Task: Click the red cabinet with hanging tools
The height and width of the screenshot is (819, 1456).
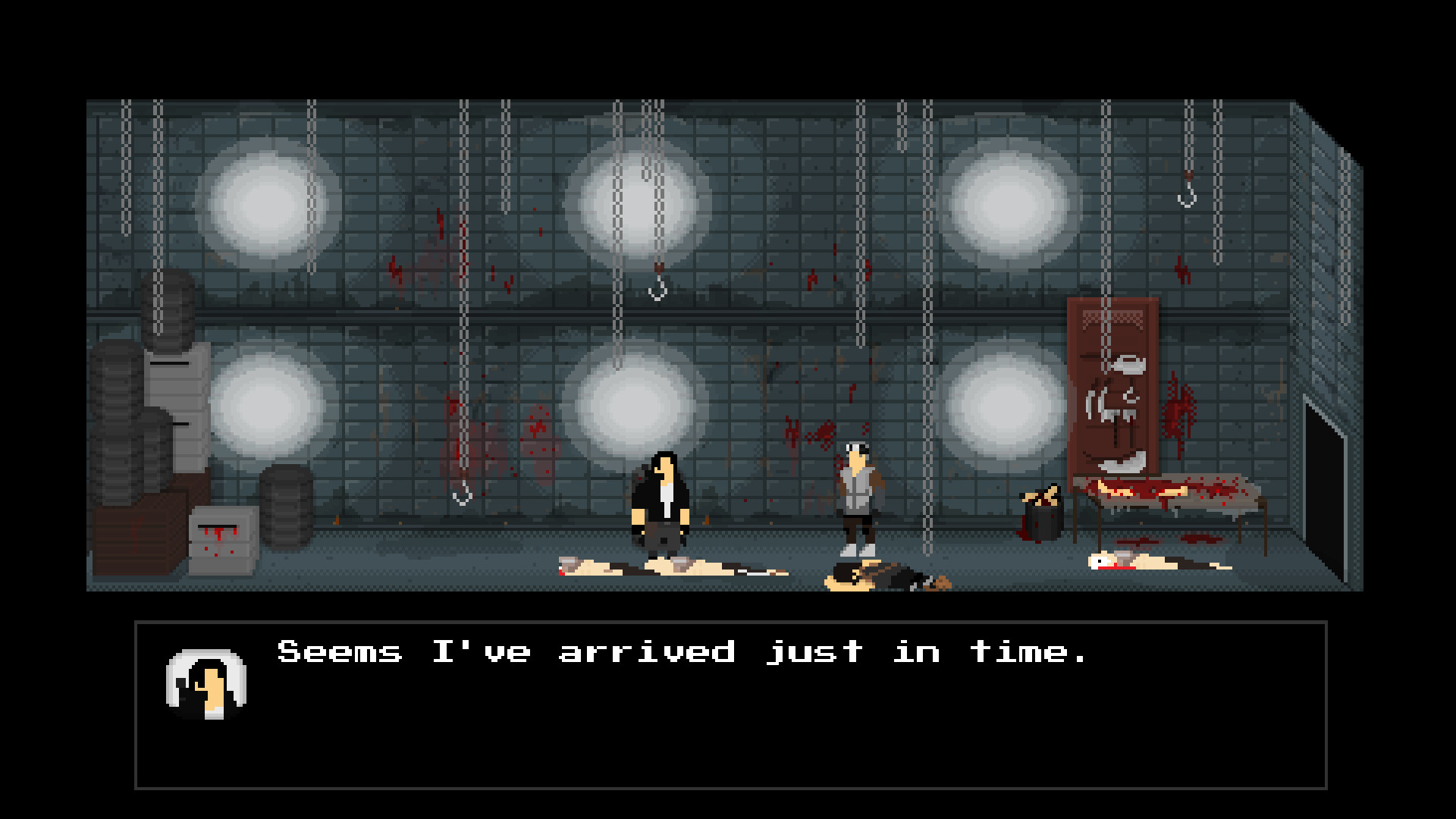Action: pyautogui.click(x=1113, y=394)
